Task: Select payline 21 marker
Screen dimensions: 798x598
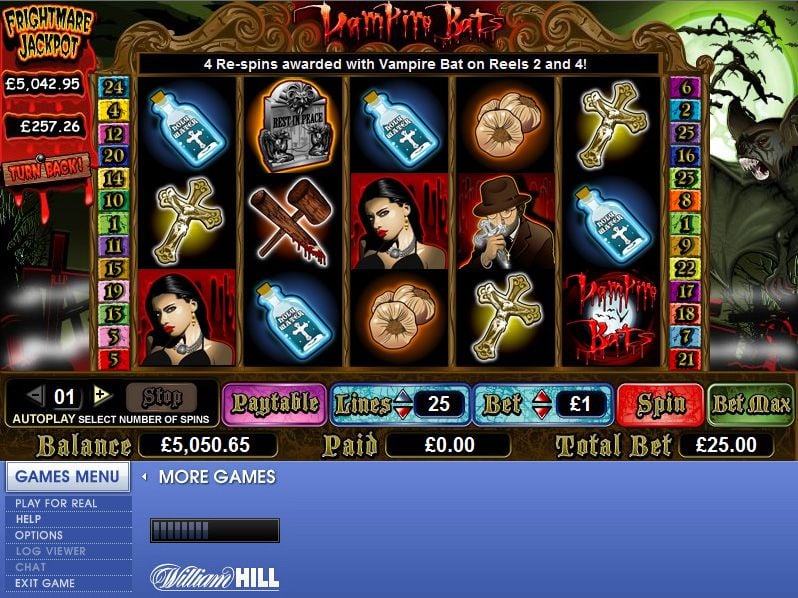Action: [x=685, y=360]
